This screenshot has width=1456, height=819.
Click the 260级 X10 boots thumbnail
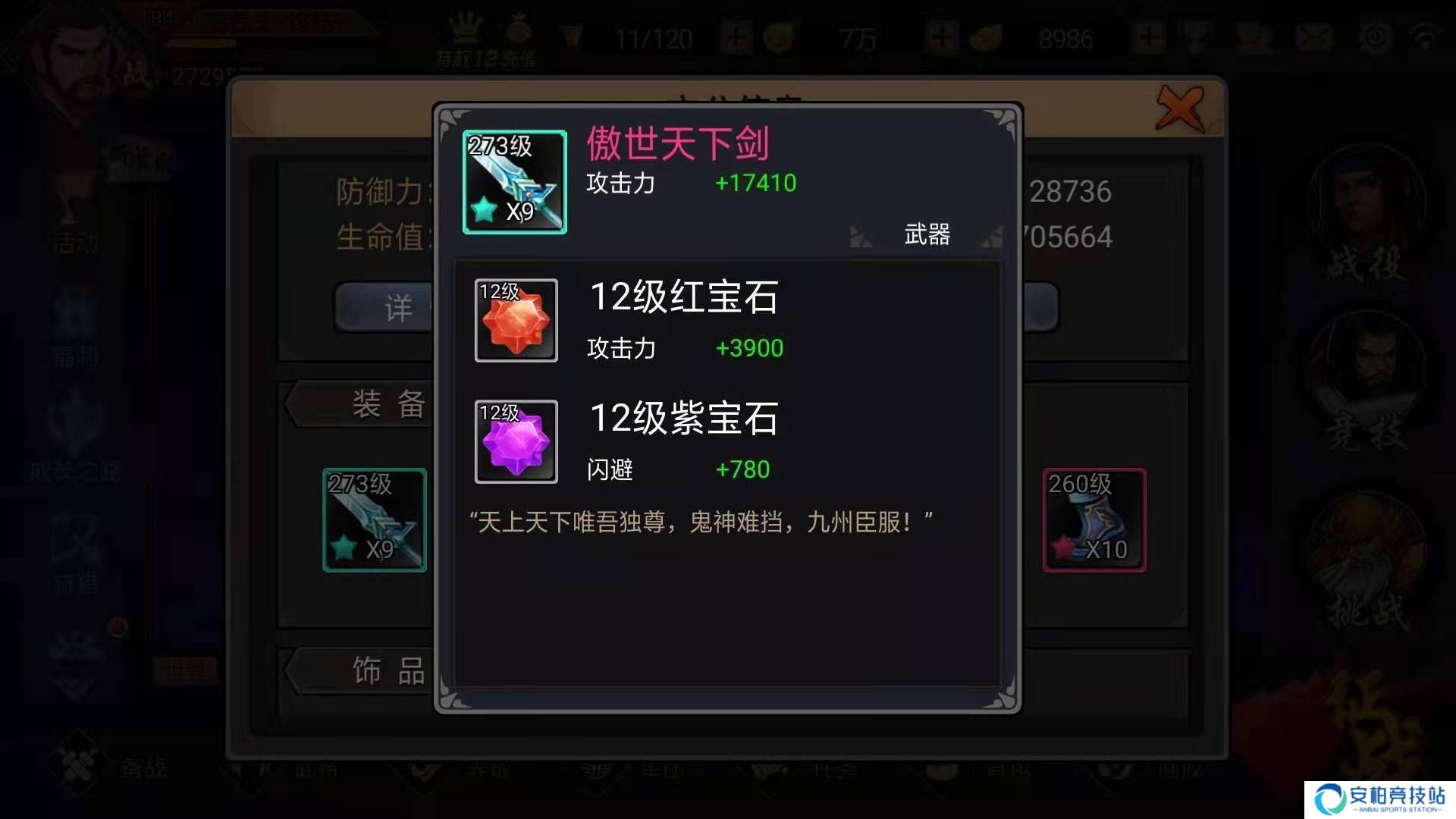pyautogui.click(x=1094, y=519)
